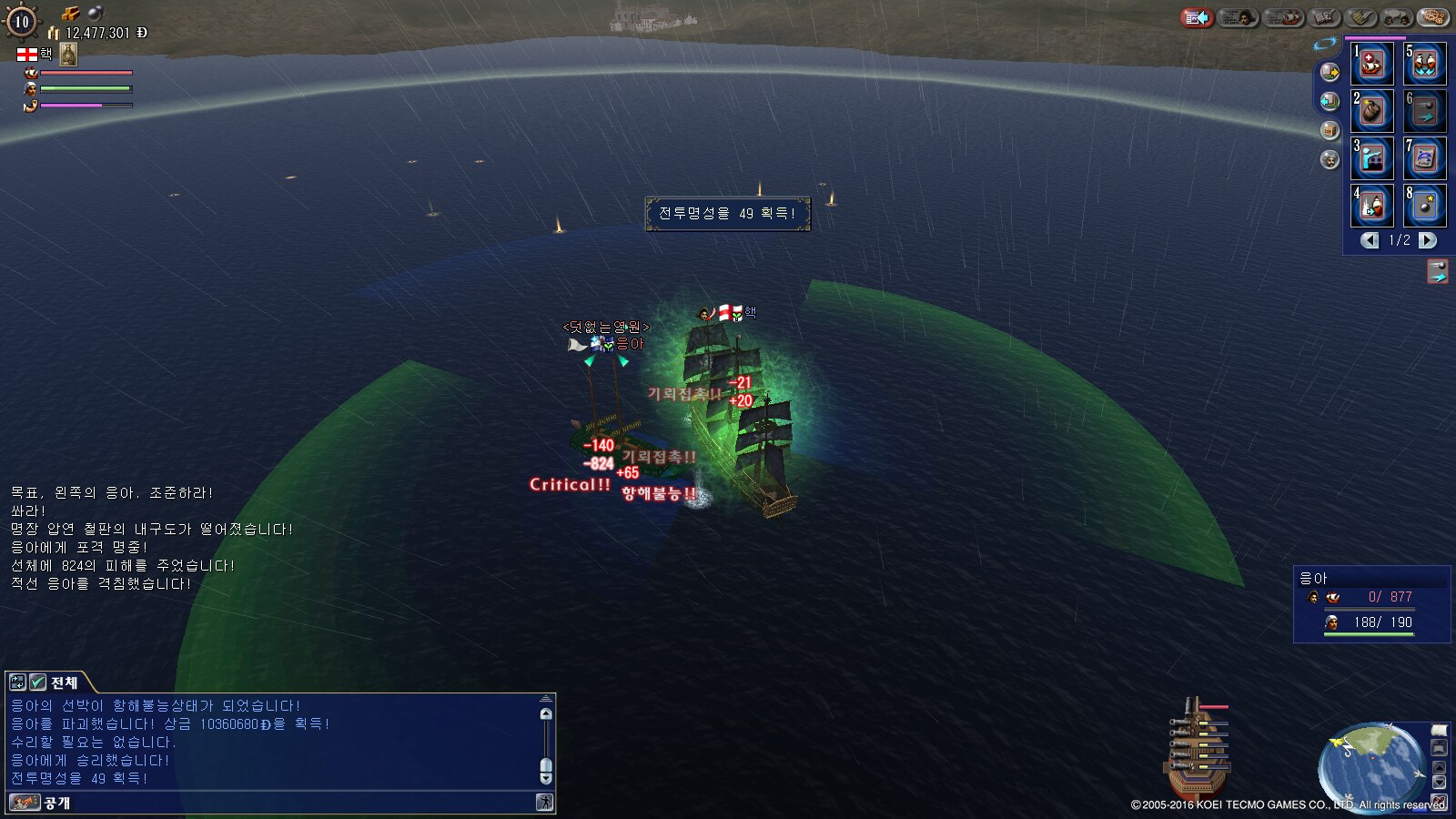Go to next skill page arrow

tap(1428, 240)
